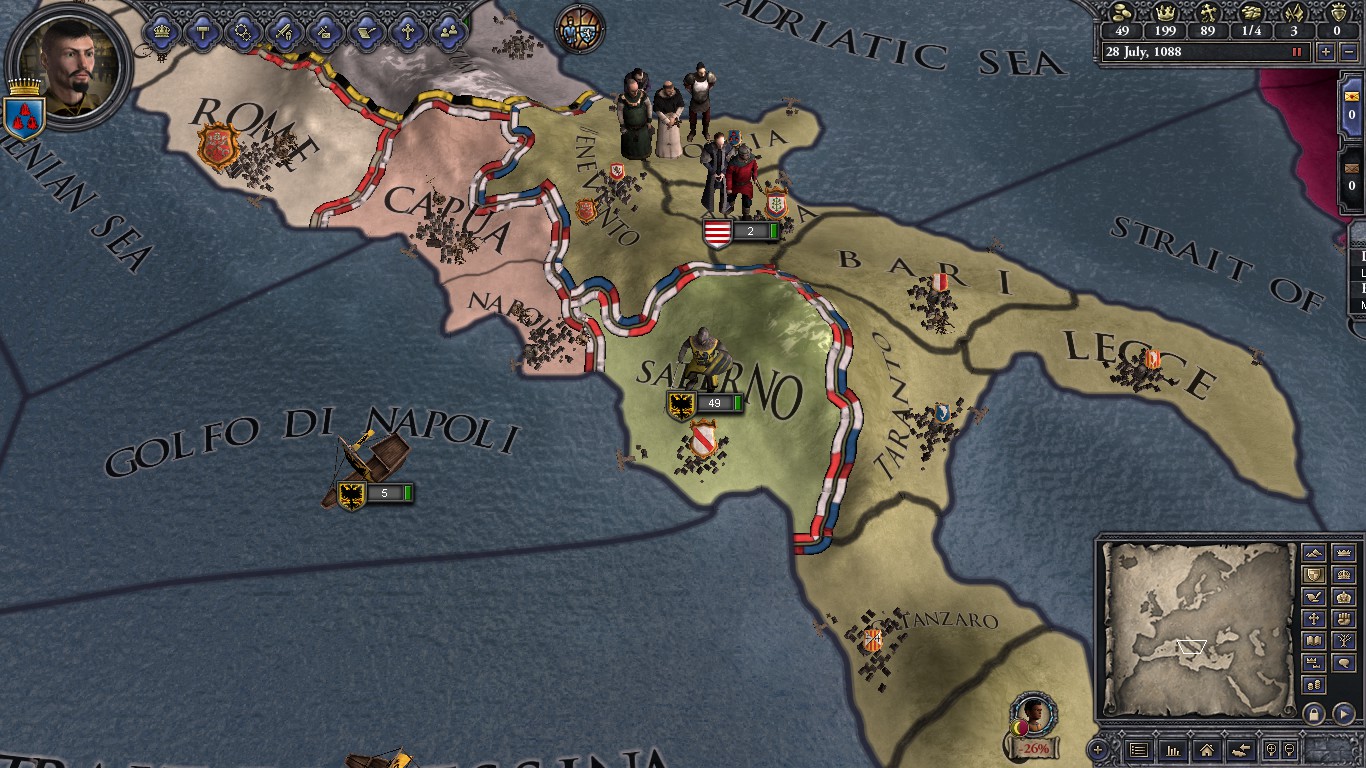Decrease game speed with the minus button

1347,52
